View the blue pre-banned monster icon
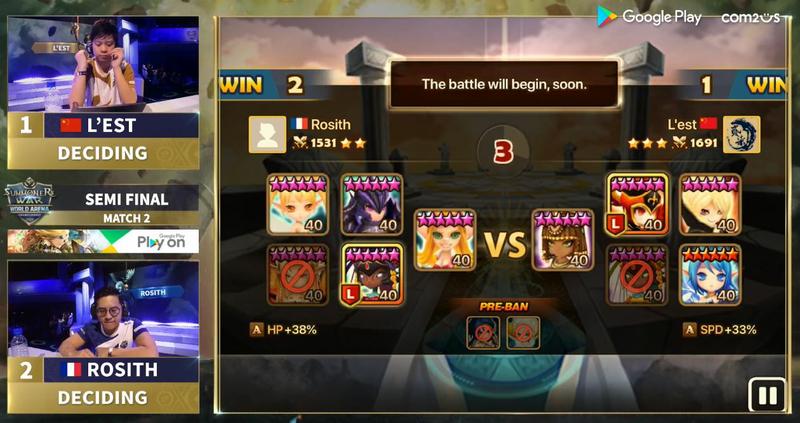The height and width of the screenshot is (423, 800). 484,333
